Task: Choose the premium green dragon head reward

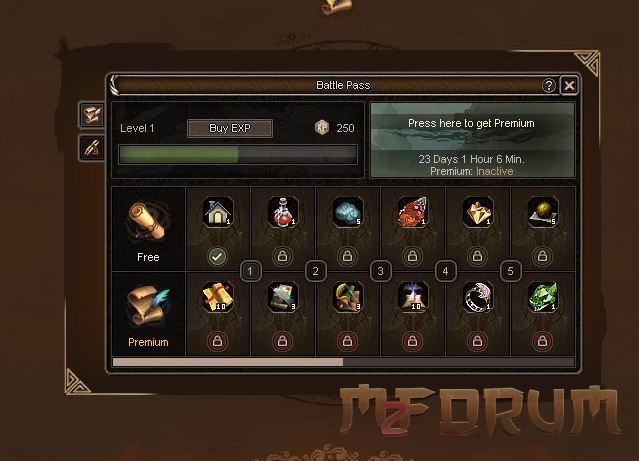Action: (542, 298)
